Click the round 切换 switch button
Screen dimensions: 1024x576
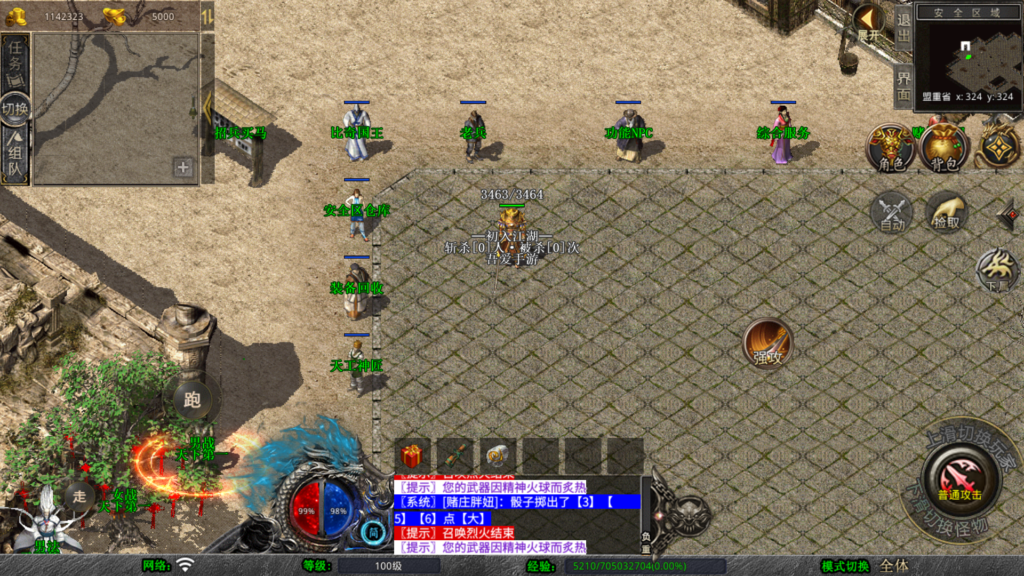16,109
